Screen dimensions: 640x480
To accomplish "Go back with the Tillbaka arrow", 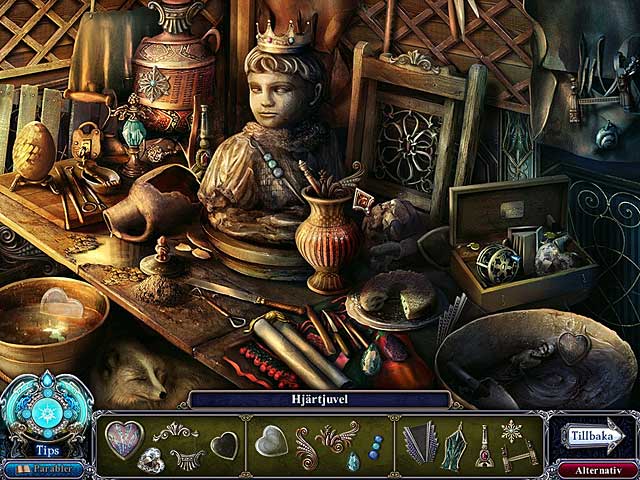I will [x=593, y=437].
